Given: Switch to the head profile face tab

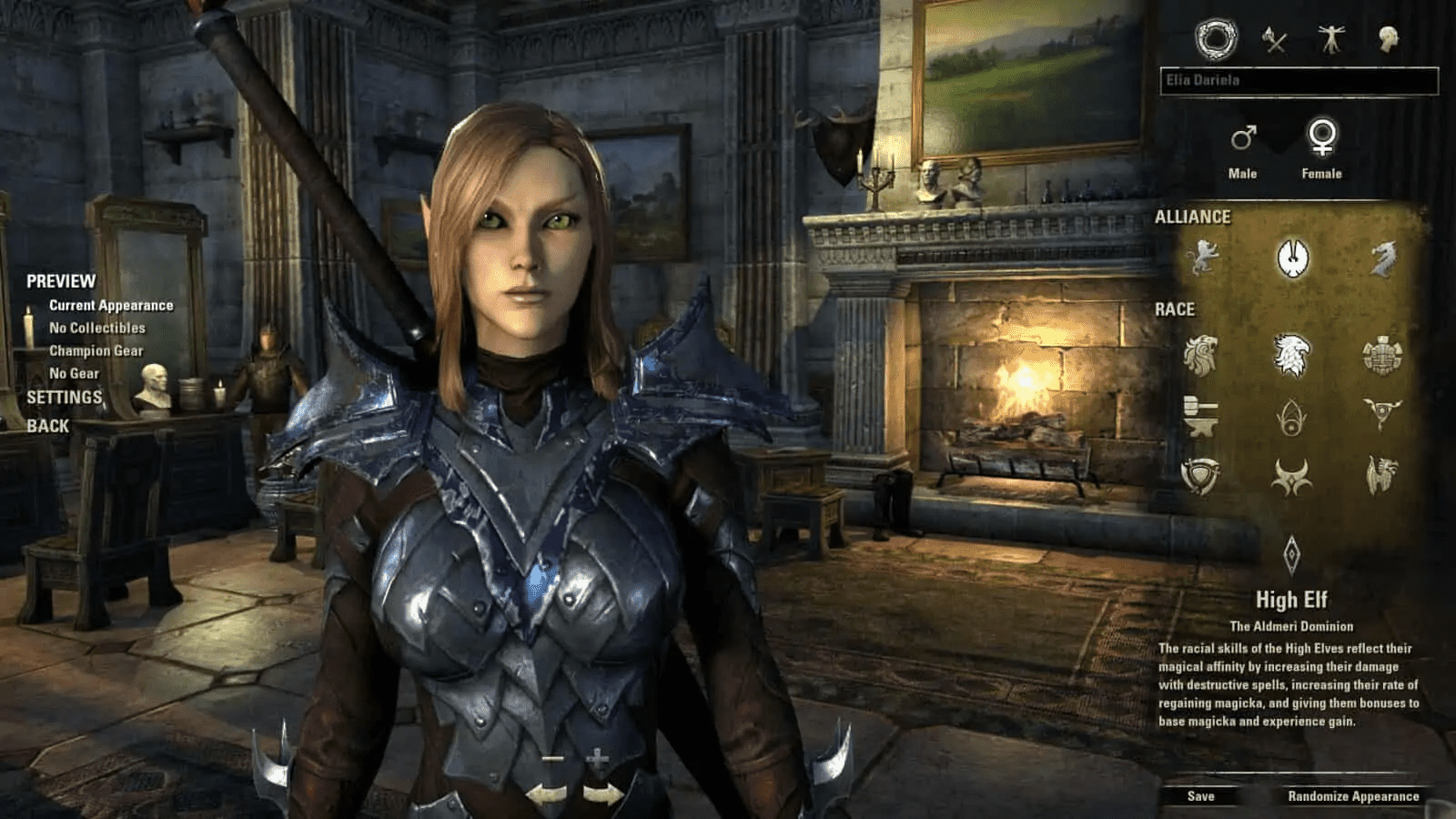Looking at the screenshot, I should [1388, 39].
